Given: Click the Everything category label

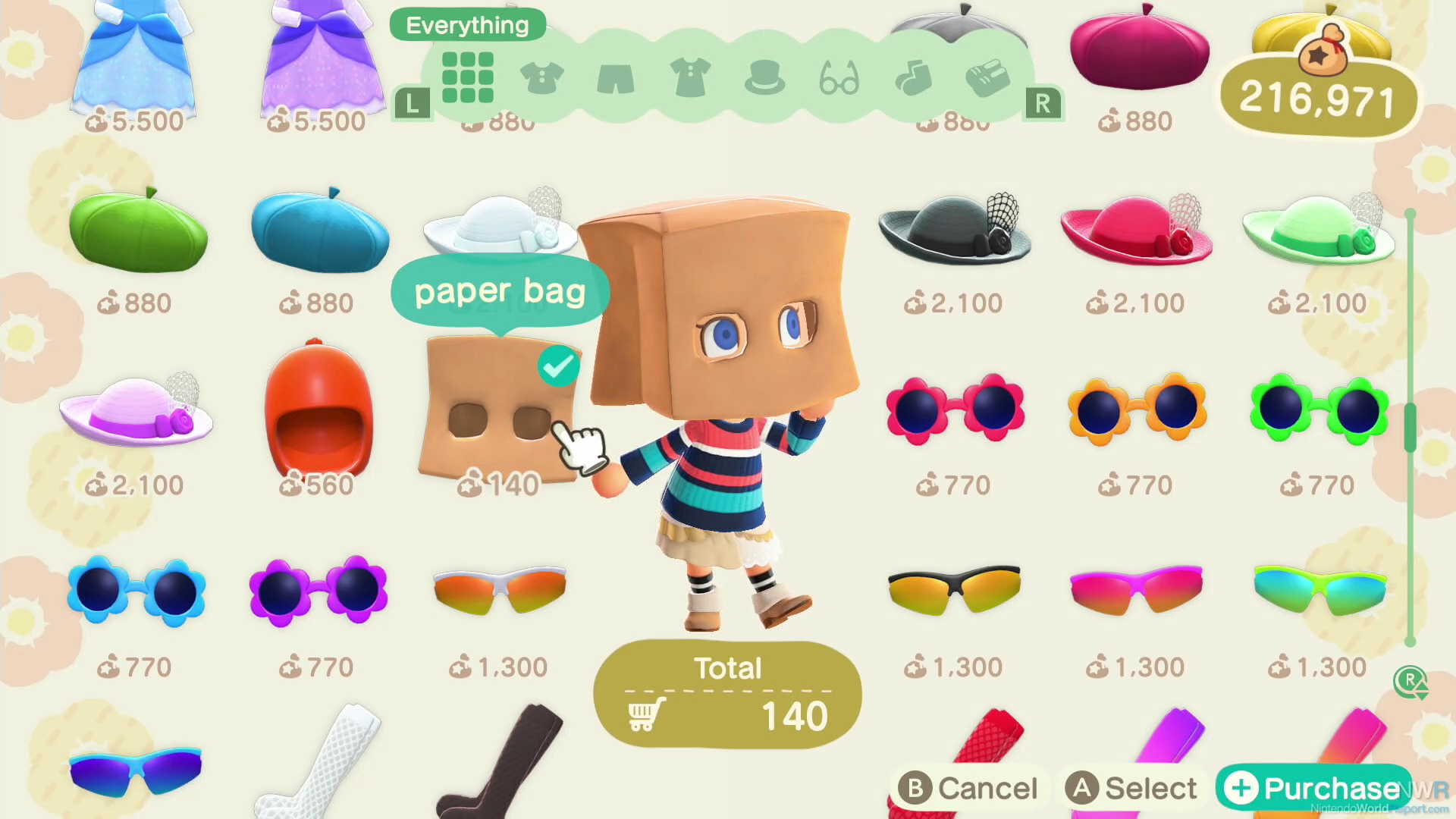Looking at the screenshot, I should coord(466,24).
